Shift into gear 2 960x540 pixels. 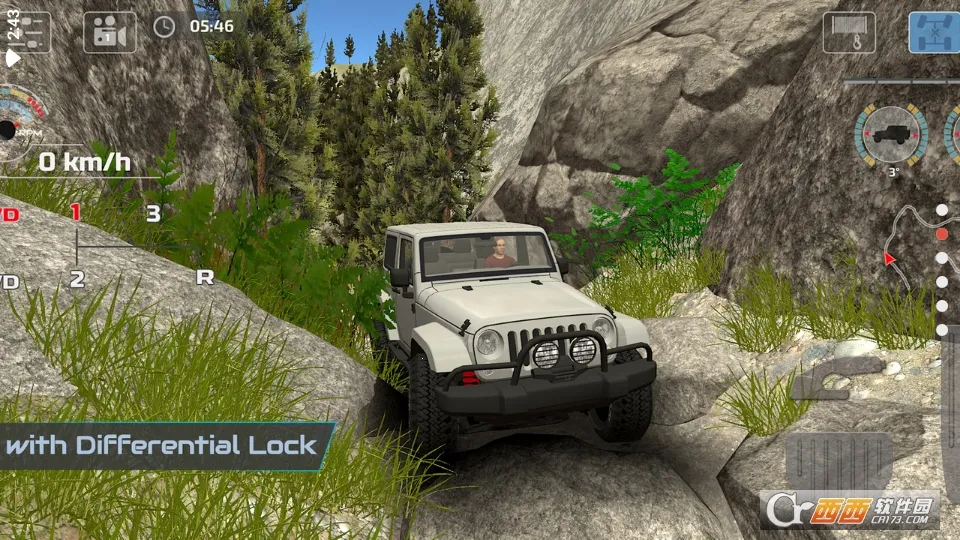[77, 279]
